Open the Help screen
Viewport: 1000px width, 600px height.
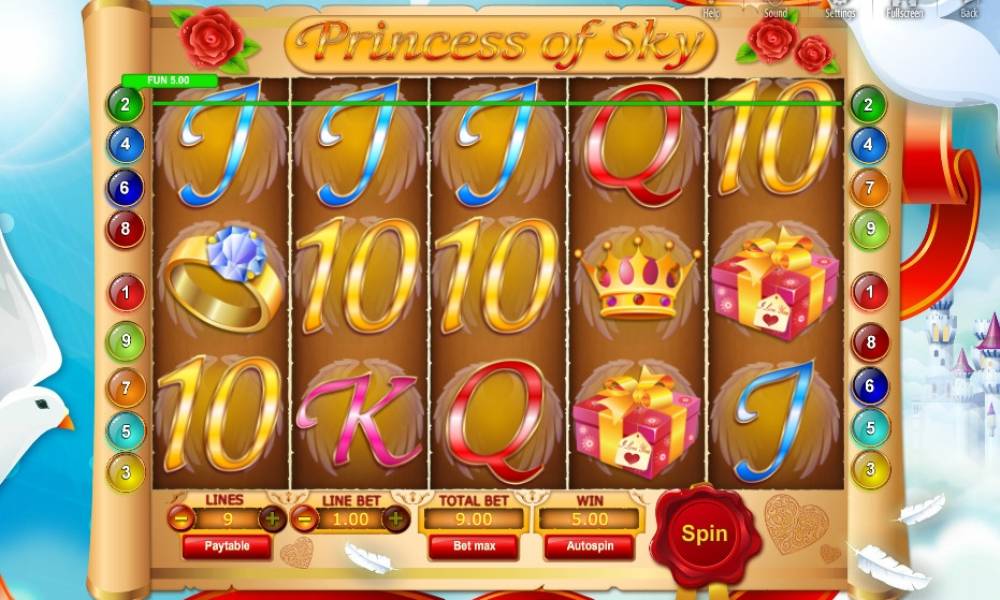coord(712,12)
